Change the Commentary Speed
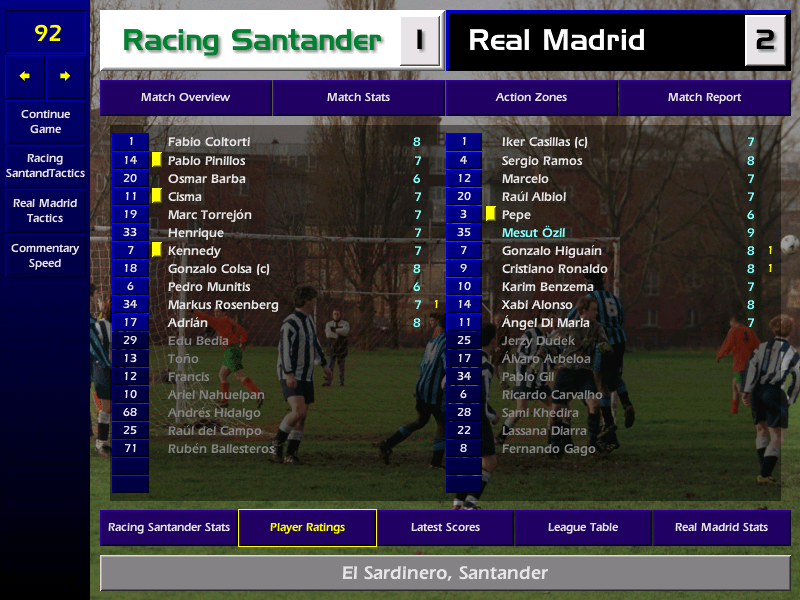 pos(45,256)
